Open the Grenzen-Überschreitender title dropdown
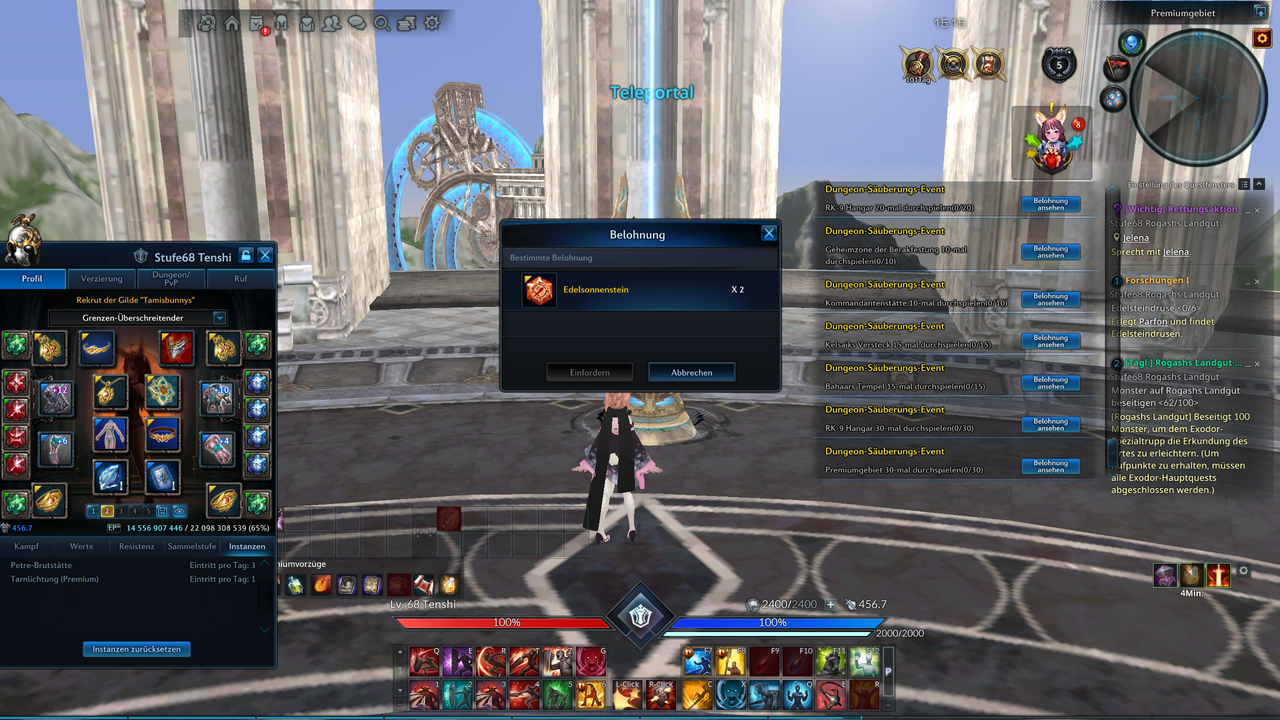This screenshot has width=1280, height=720. tap(138, 318)
